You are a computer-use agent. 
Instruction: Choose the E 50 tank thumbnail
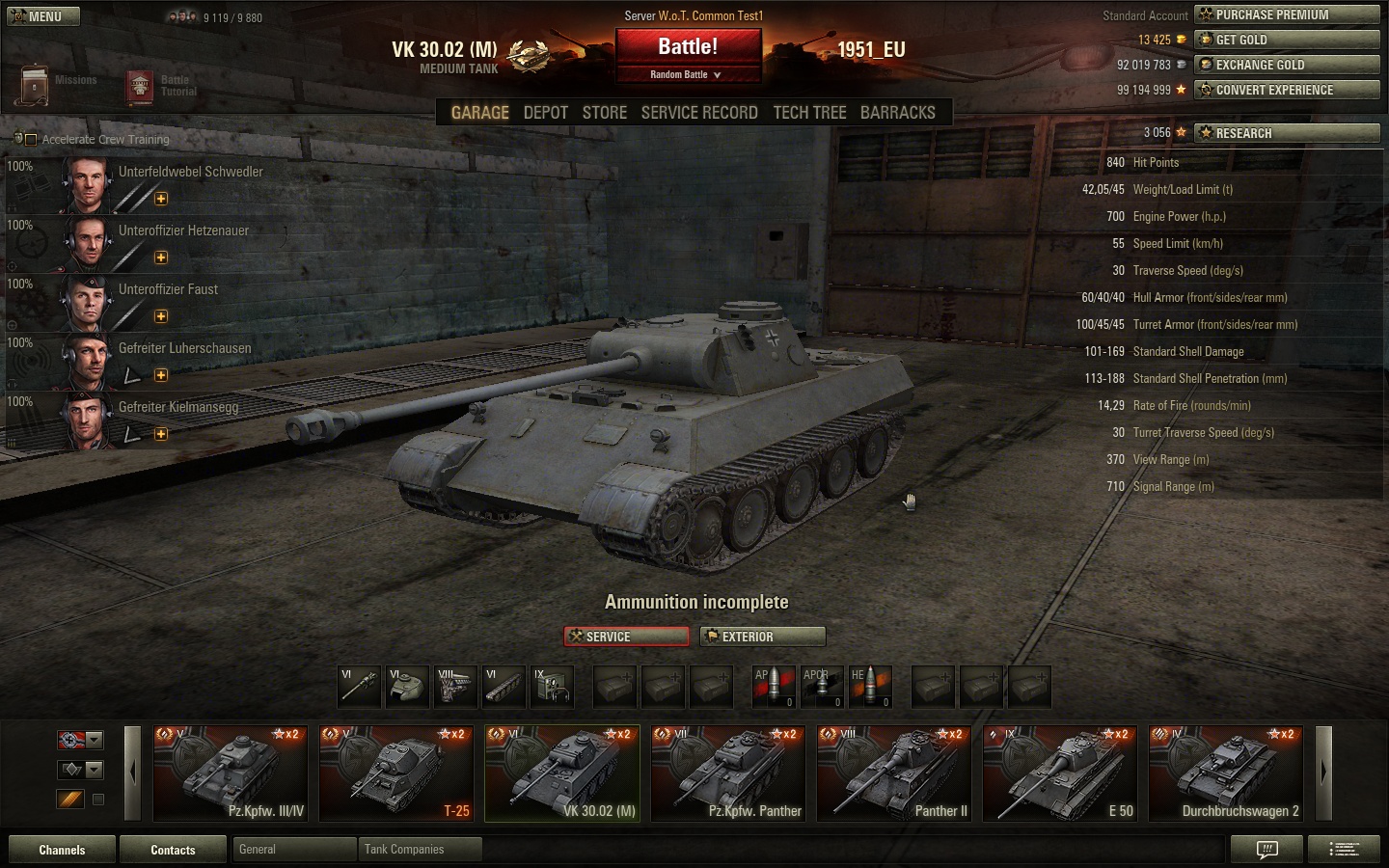click(x=1059, y=773)
